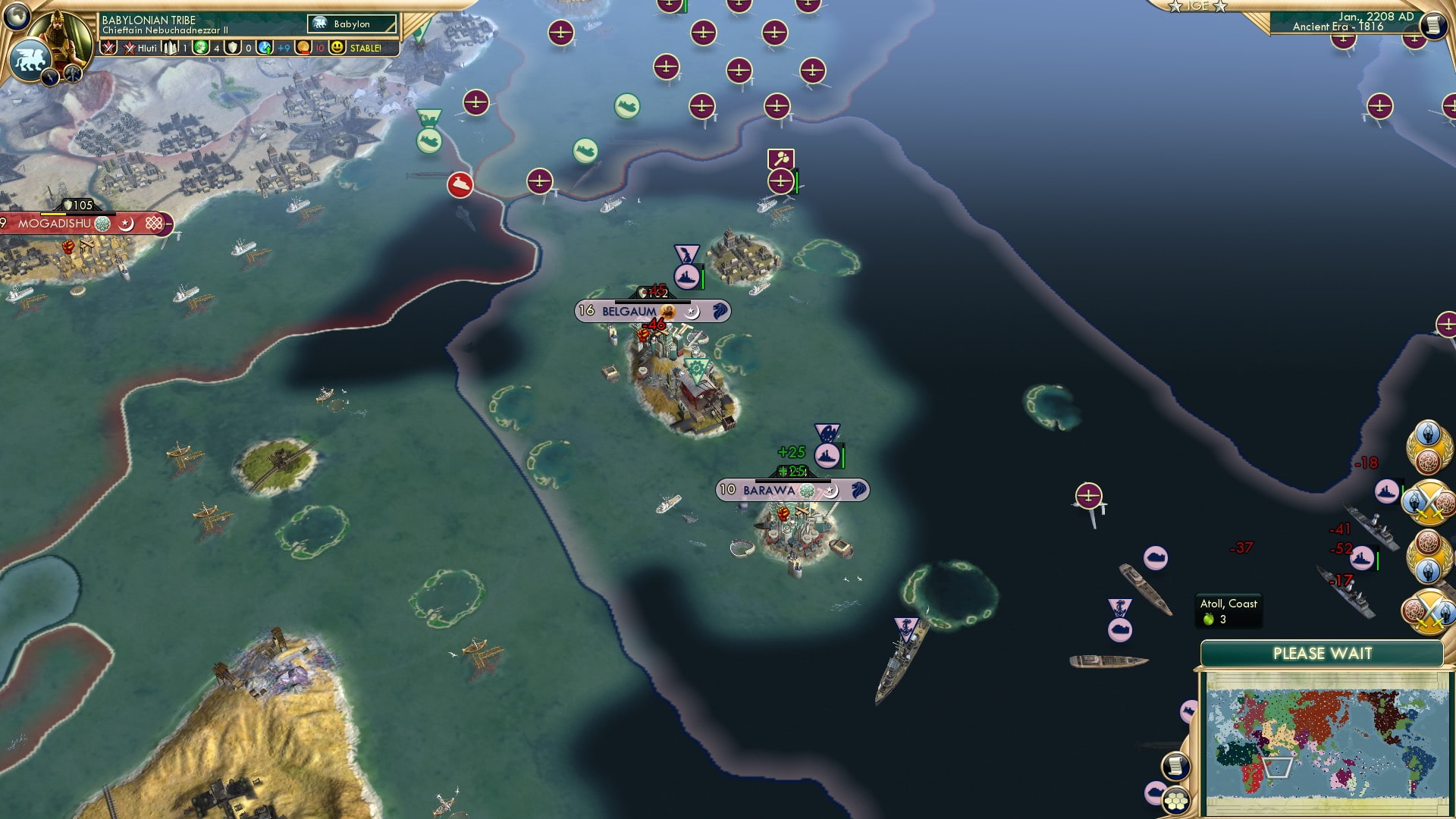Image resolution: width=1456 pixels, height=819 pixels.
Task: Open the Babylon civilization dropdown panel
Action: 350,23
